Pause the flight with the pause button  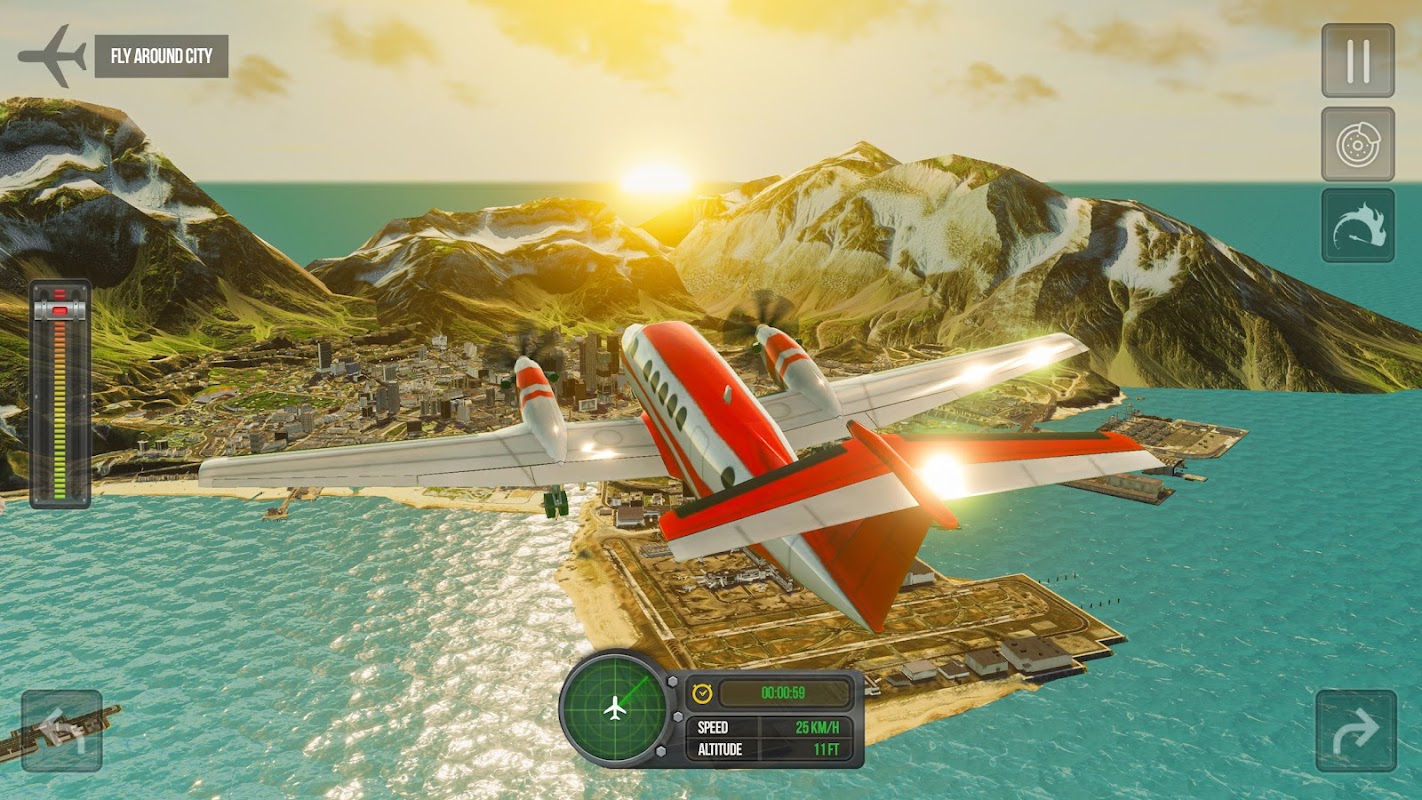pos(1357,61)
